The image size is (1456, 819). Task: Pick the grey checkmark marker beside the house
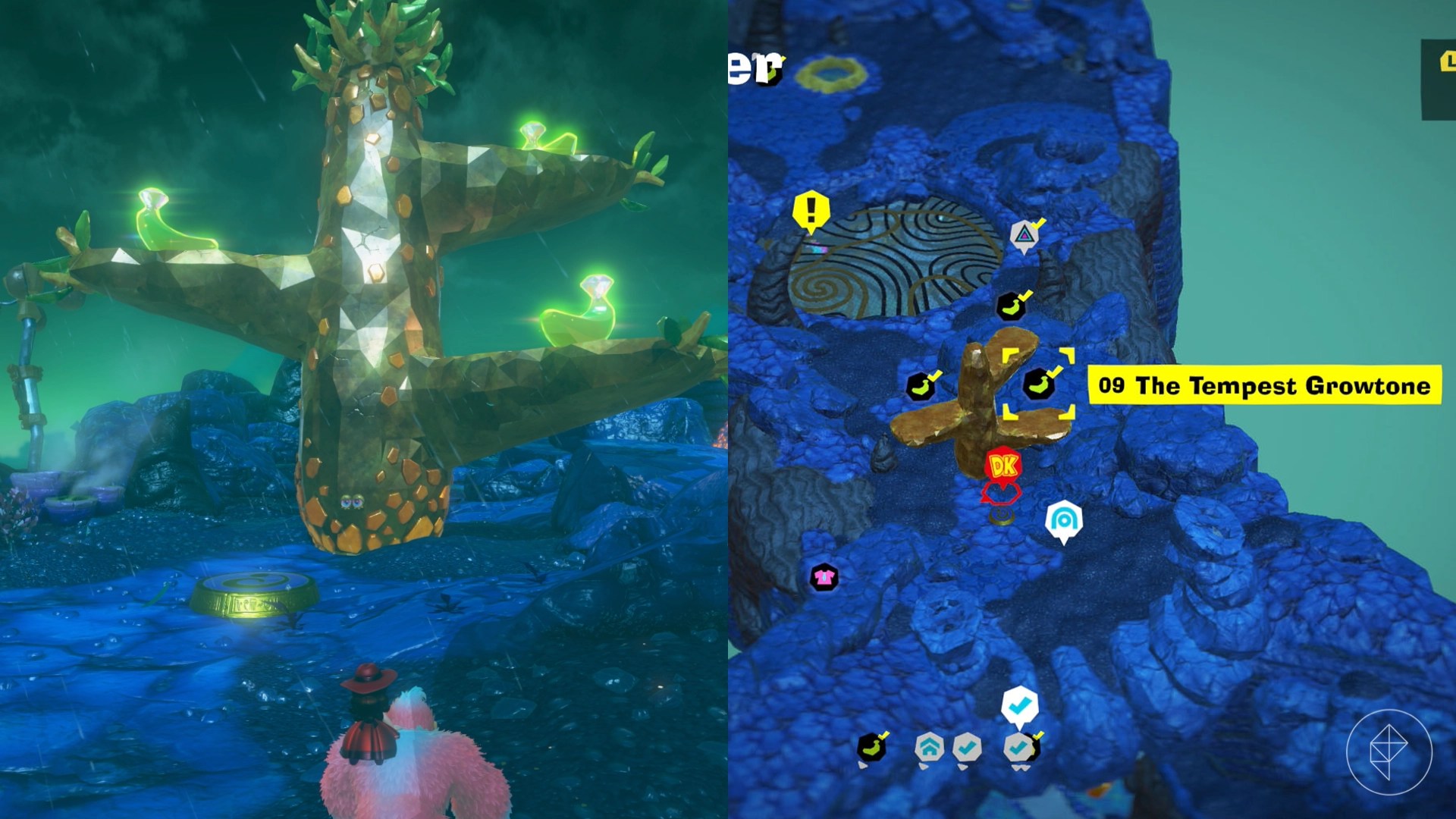[967, 748]
